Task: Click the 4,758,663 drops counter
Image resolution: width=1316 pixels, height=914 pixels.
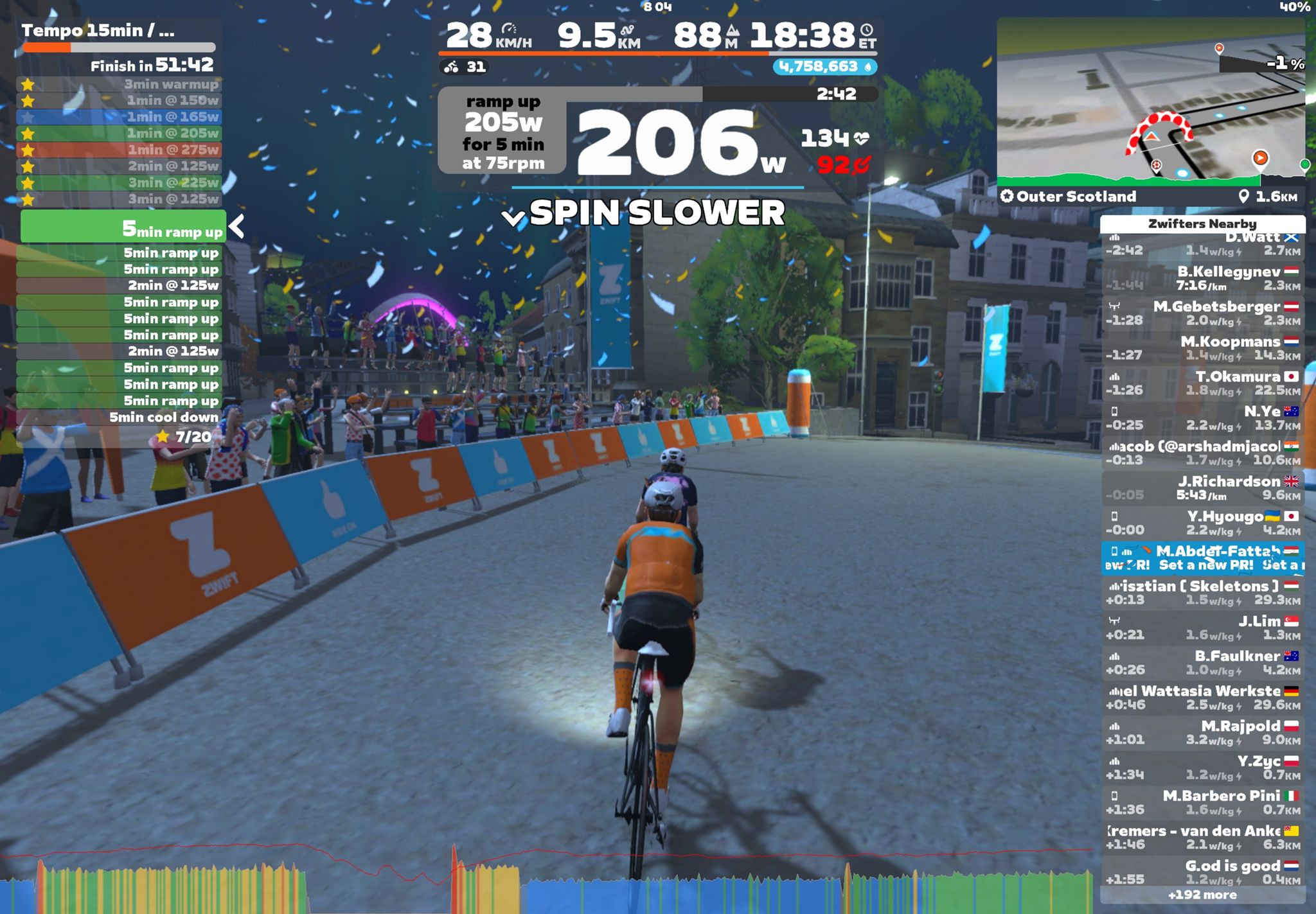Action: (x=824, y=67)
